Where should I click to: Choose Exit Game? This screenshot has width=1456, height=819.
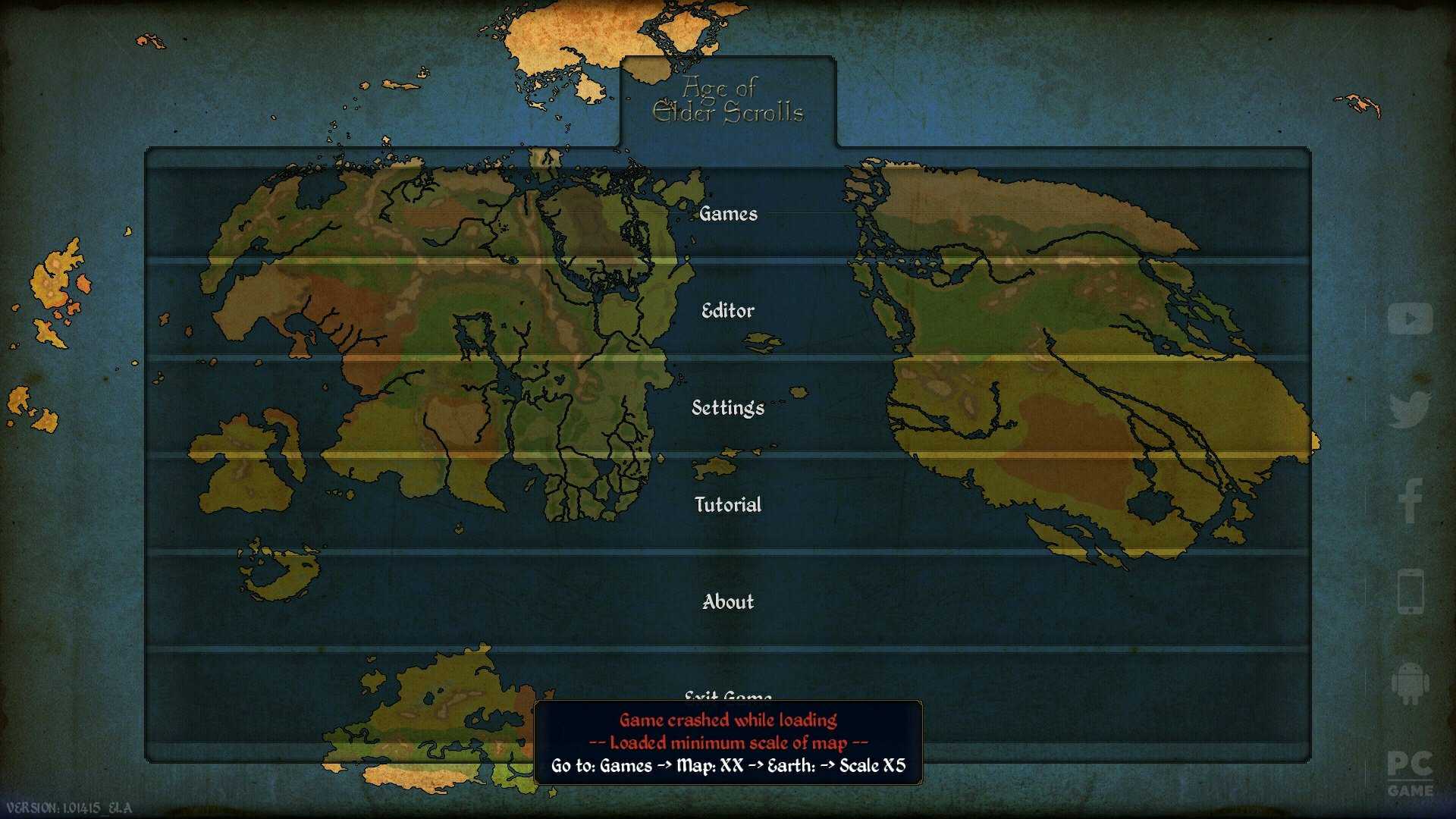coord(728,693)
